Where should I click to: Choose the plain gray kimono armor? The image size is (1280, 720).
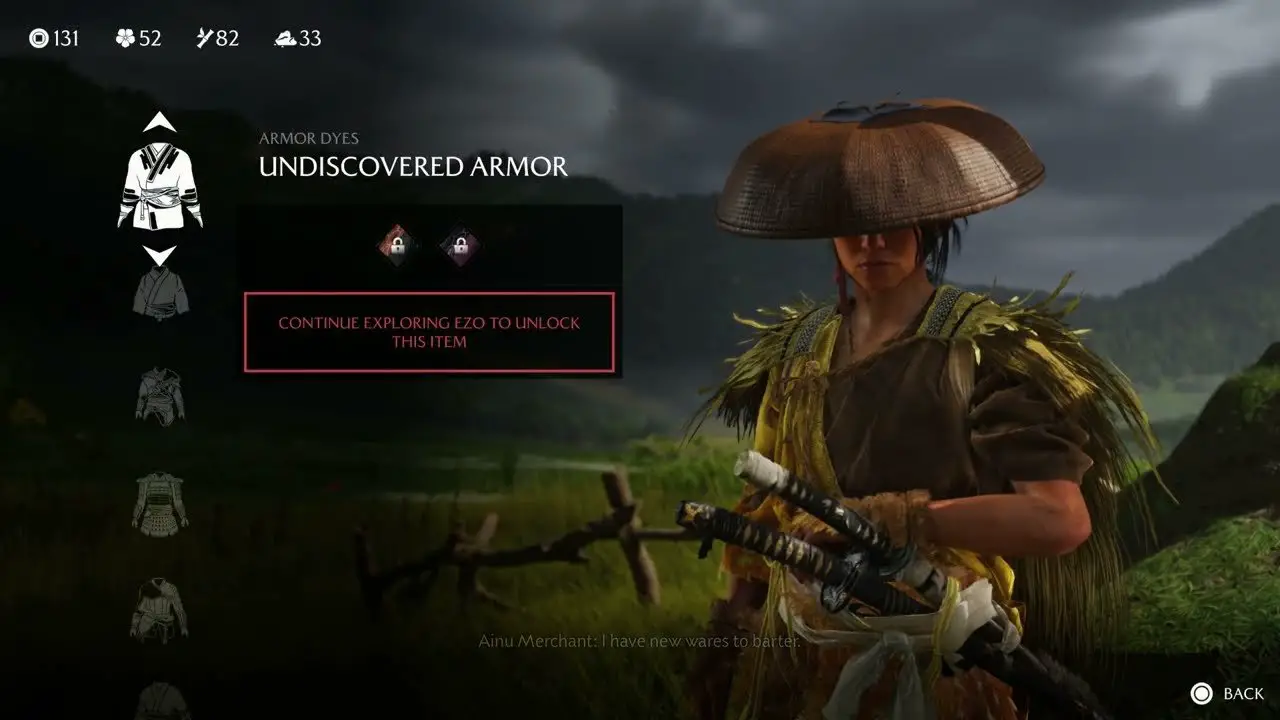[160, 293]
